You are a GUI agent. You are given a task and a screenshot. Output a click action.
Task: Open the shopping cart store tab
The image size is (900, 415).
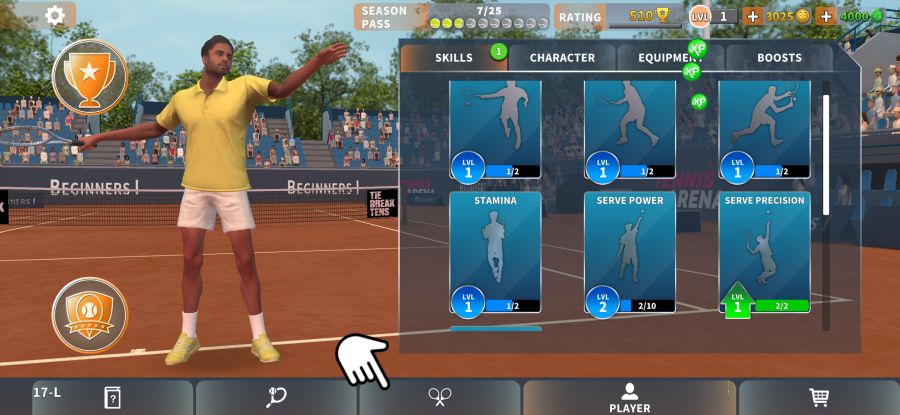click(x=819, y=397)
